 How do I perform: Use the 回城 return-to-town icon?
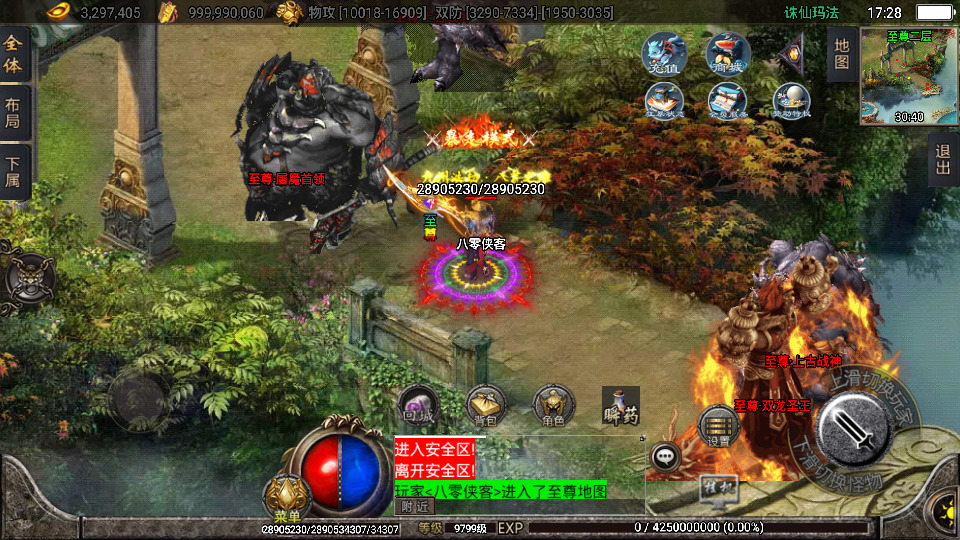(417, 407)
